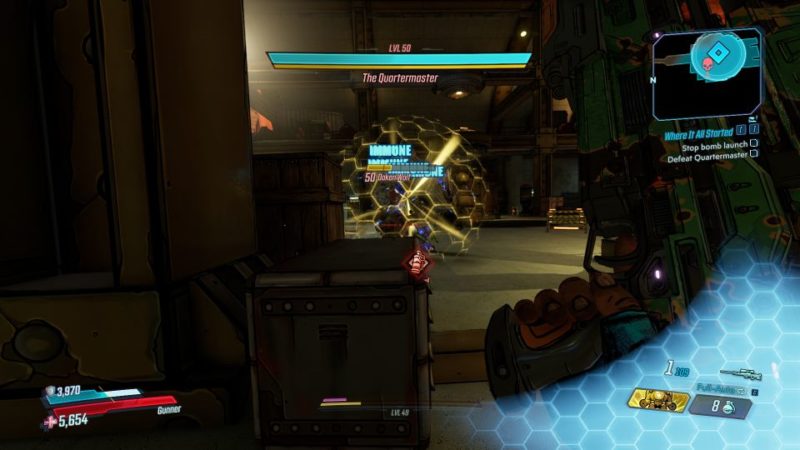
Task: Click the Defeat Quartermaster objective checkbox
Action: tap(753, 155)
